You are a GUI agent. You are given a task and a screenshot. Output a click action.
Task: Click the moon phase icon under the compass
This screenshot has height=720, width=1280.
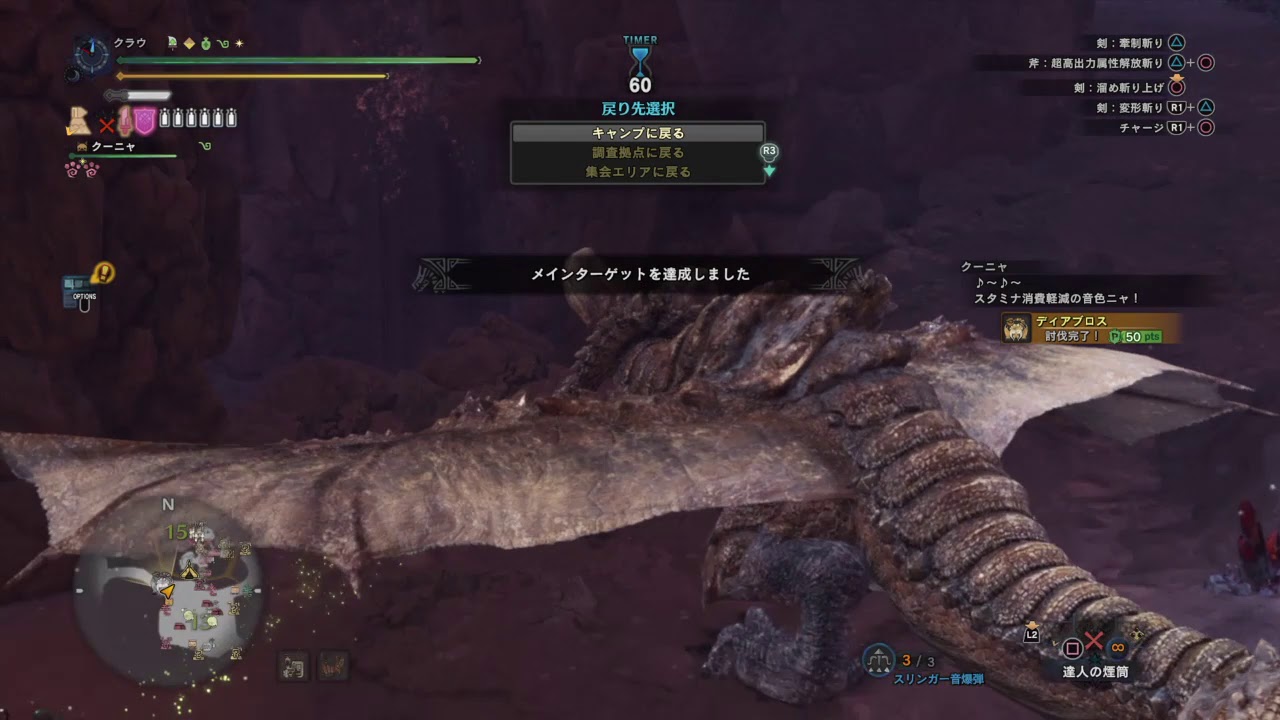pyautogui.click(x=73, y=75)
